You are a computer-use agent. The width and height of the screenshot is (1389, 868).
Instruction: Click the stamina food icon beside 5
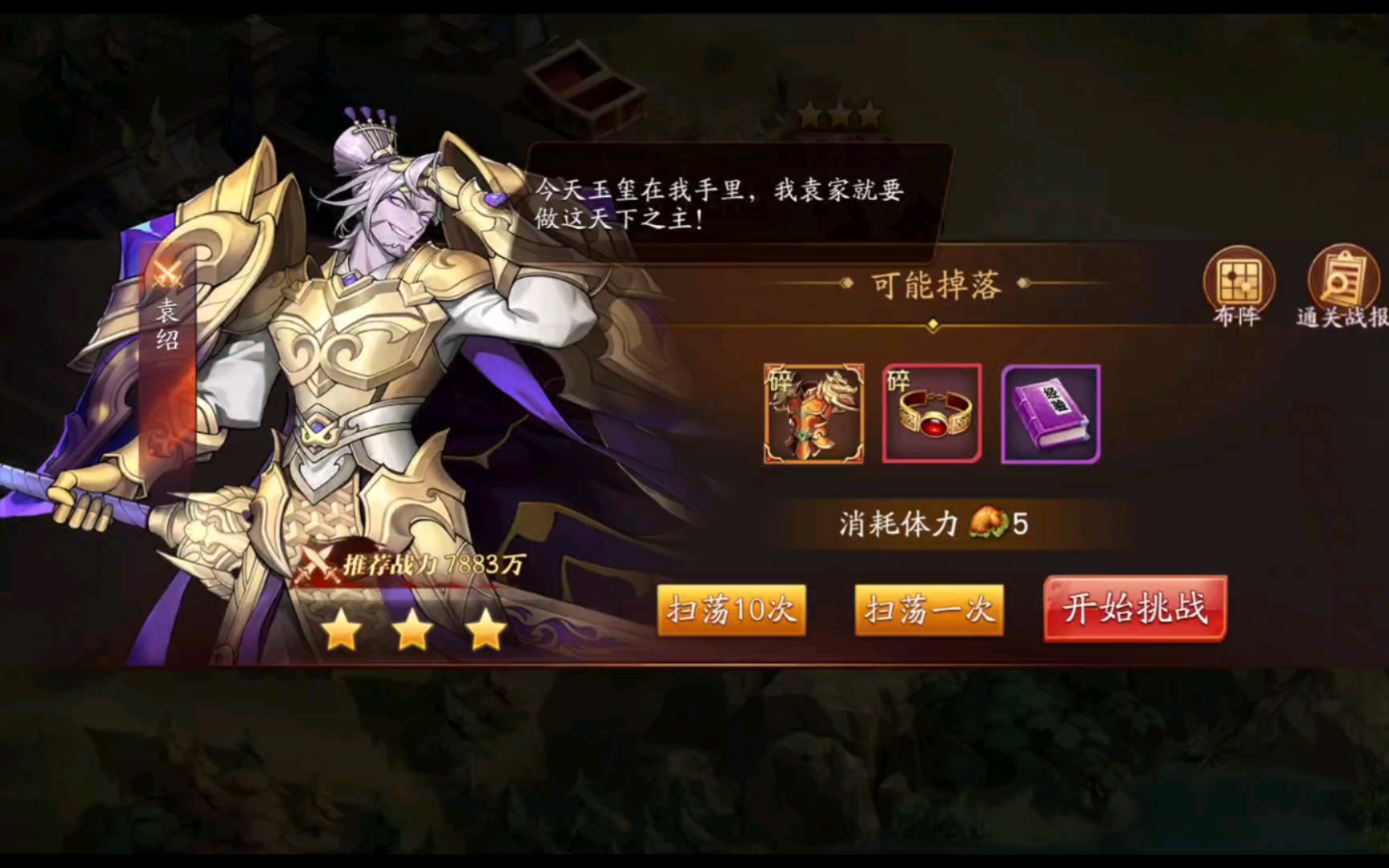click(x=985, y=525)
